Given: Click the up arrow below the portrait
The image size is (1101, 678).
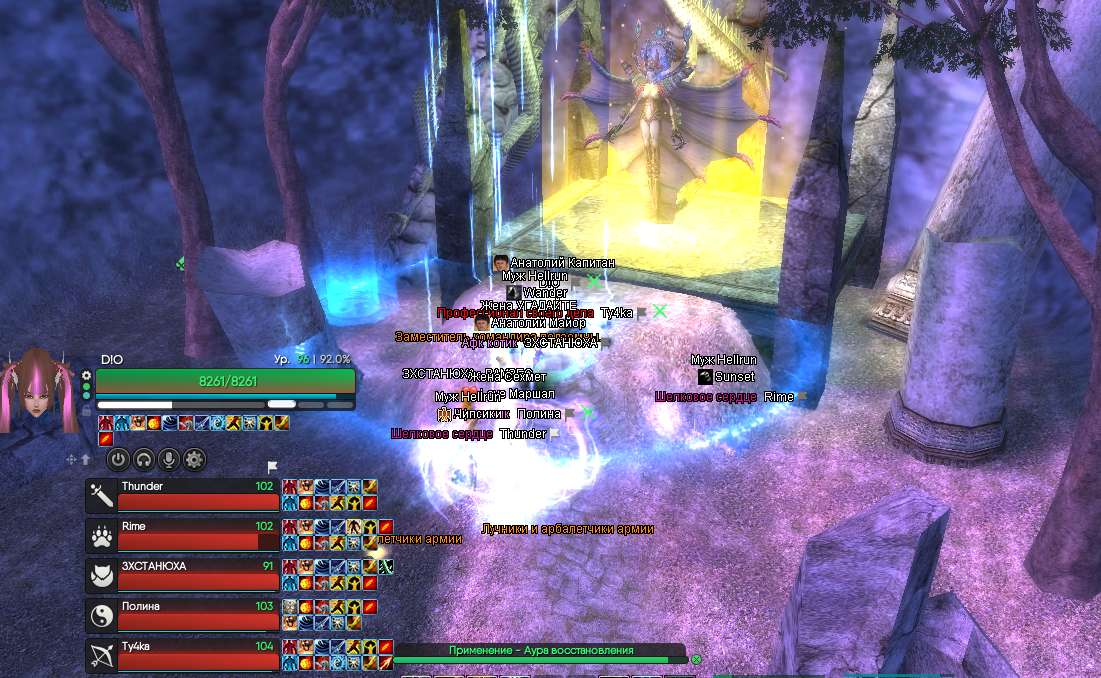Looking at the screenshot, I should (86, 459).
